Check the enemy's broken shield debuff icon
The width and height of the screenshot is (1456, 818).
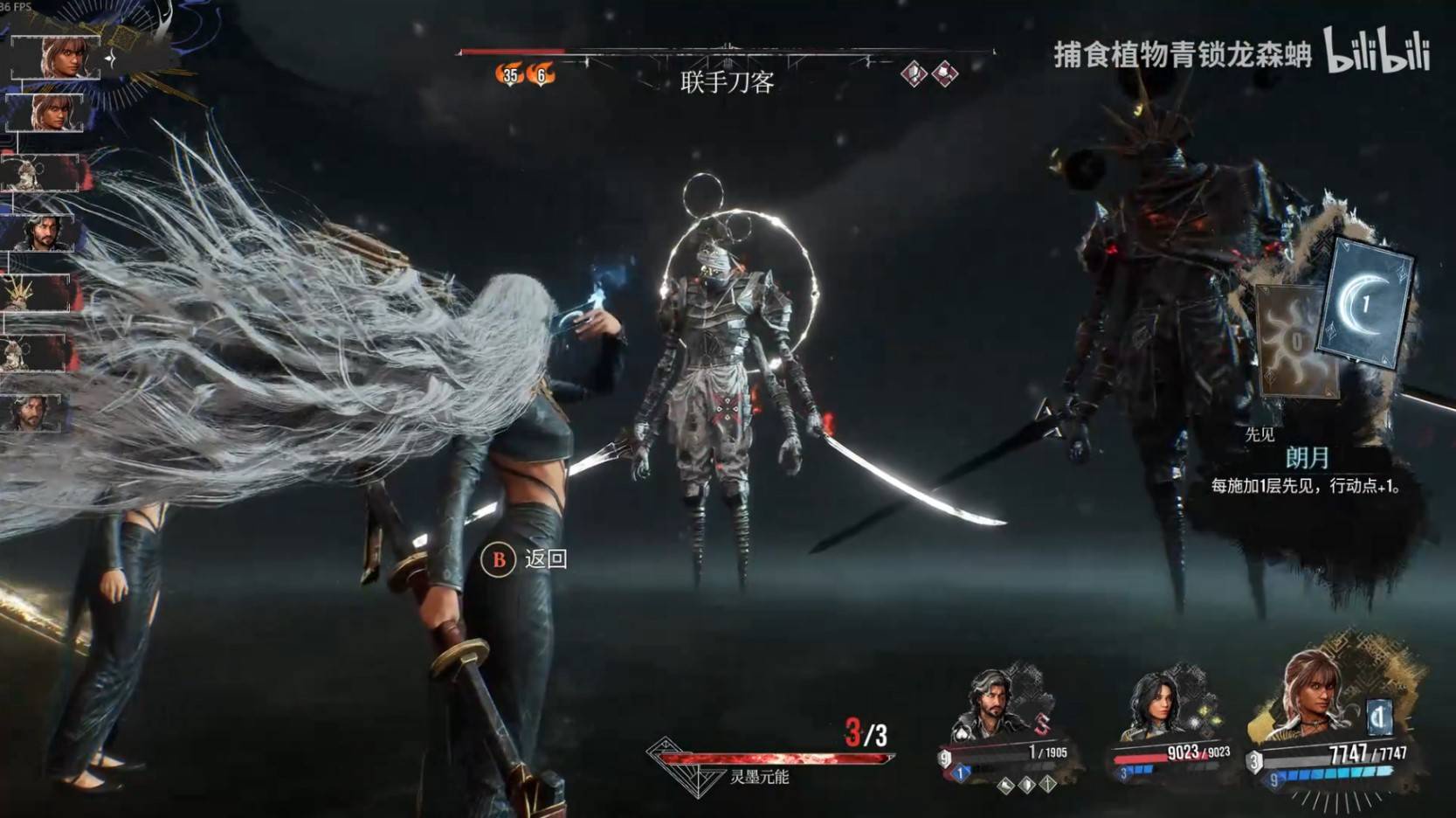914,74
